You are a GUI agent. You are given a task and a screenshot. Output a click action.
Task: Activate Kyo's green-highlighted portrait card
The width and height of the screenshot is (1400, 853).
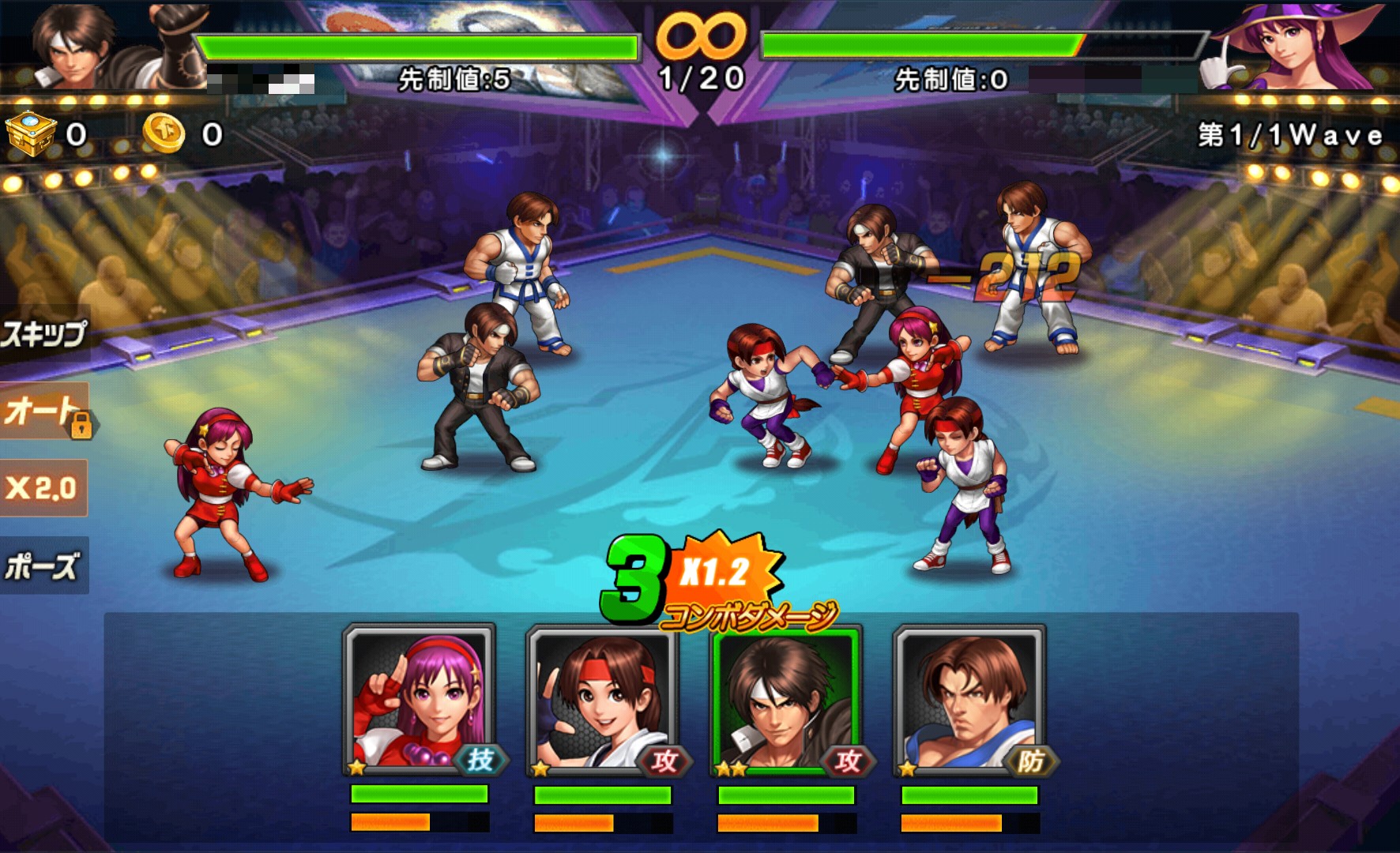click(x=786, y=700)
